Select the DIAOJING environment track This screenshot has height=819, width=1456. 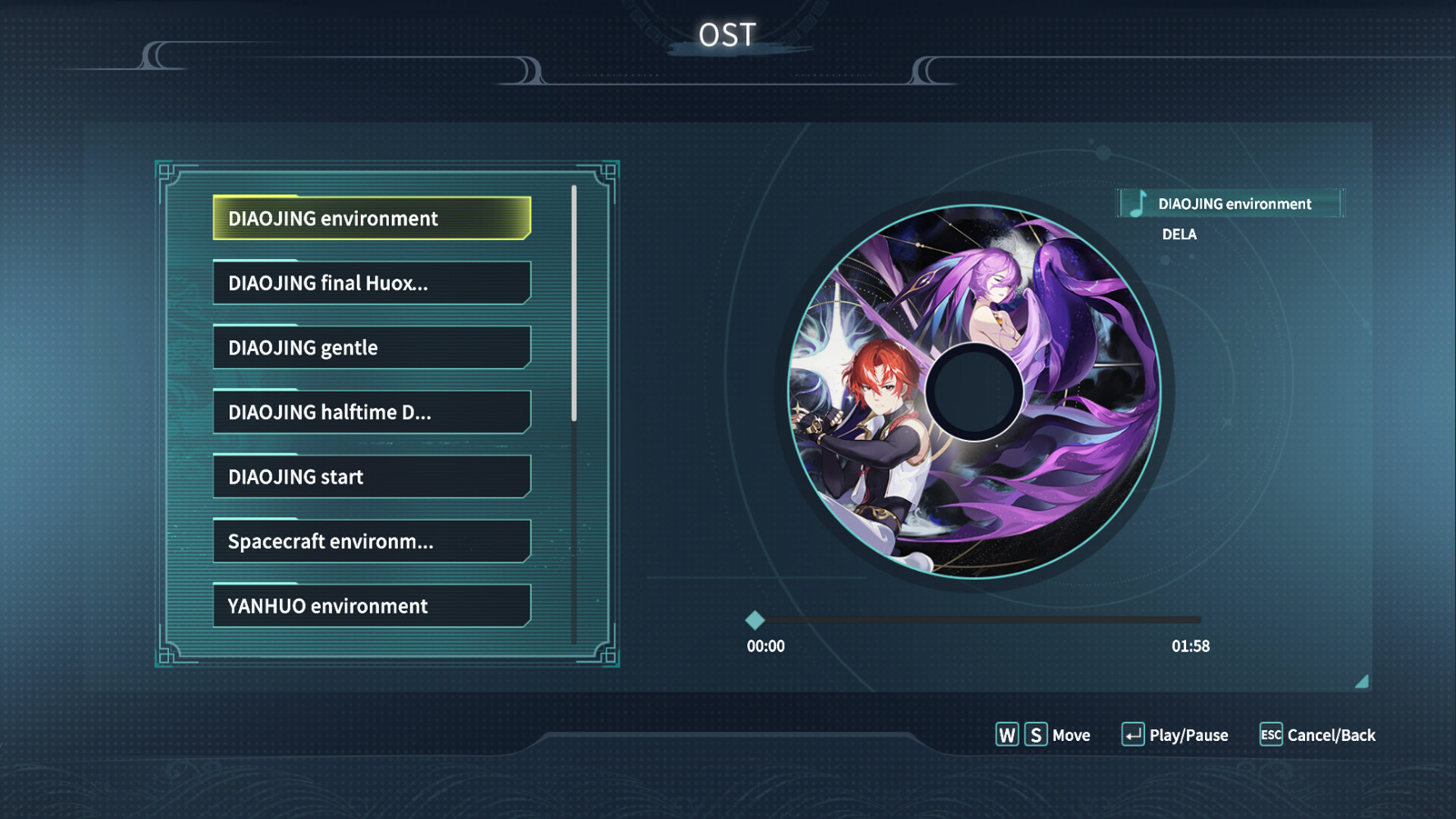tap(372, 218)
